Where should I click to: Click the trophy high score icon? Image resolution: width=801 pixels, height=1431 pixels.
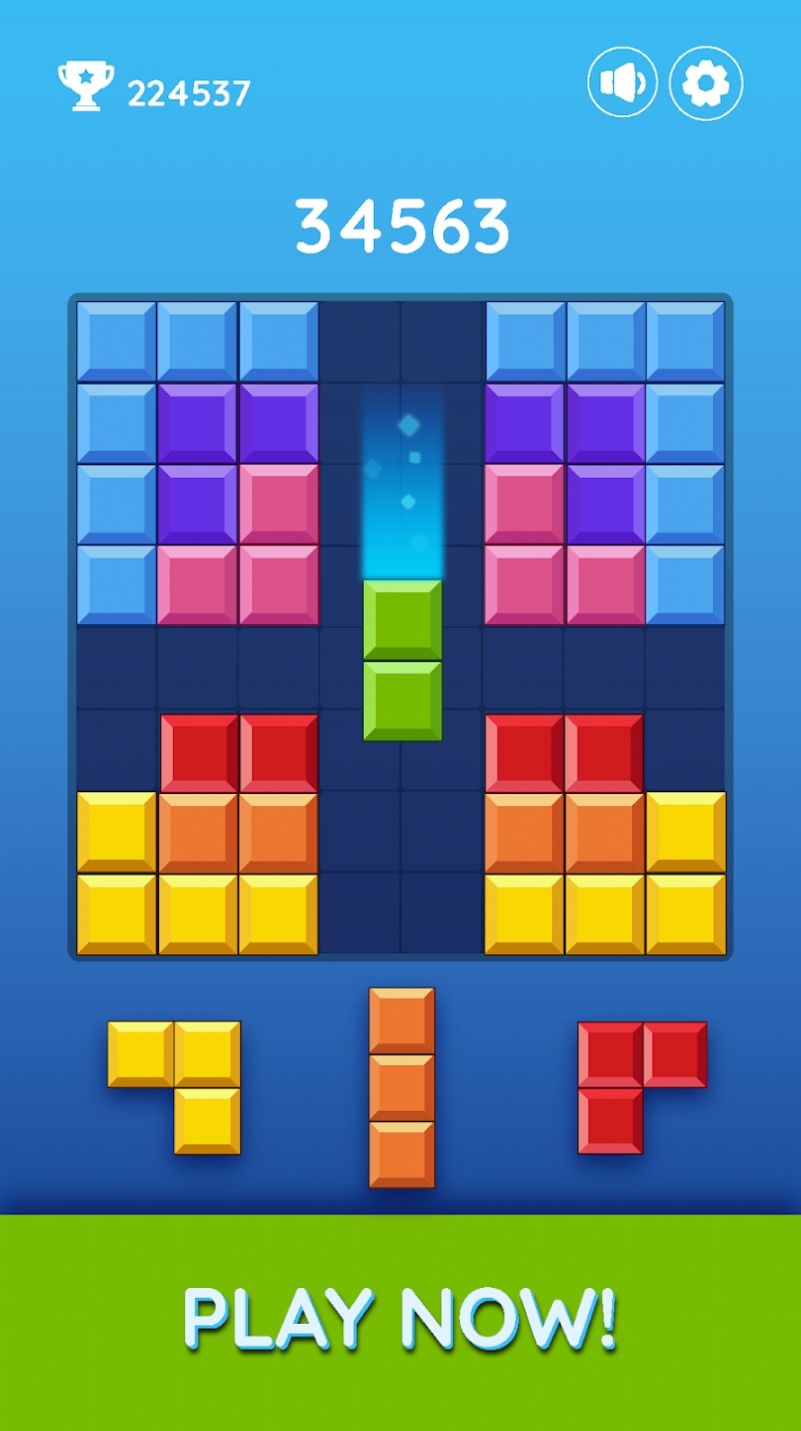pyautogui.click(x=86, y=86)
